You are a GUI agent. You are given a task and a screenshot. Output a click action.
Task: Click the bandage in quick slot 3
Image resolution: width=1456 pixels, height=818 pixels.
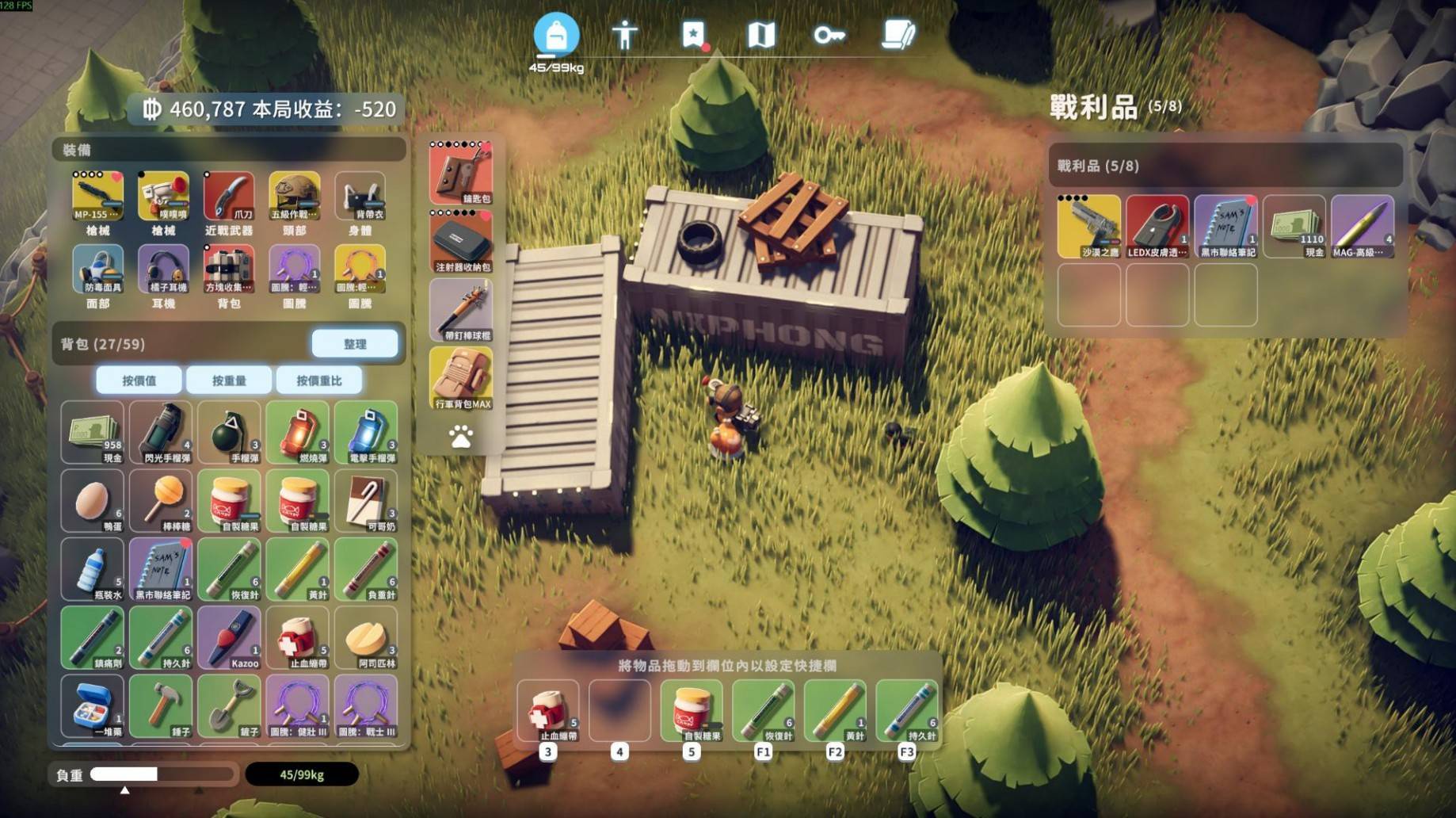pyautogui.click(x=548, y=711)
